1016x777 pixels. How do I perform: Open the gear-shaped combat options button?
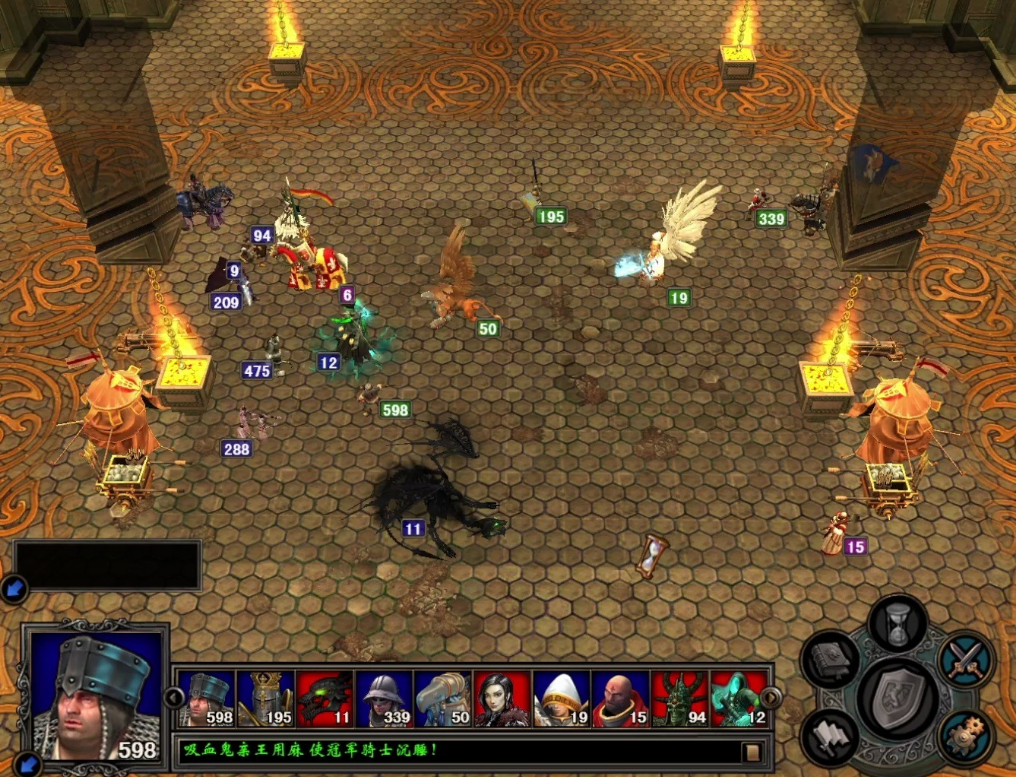[966, 737]
